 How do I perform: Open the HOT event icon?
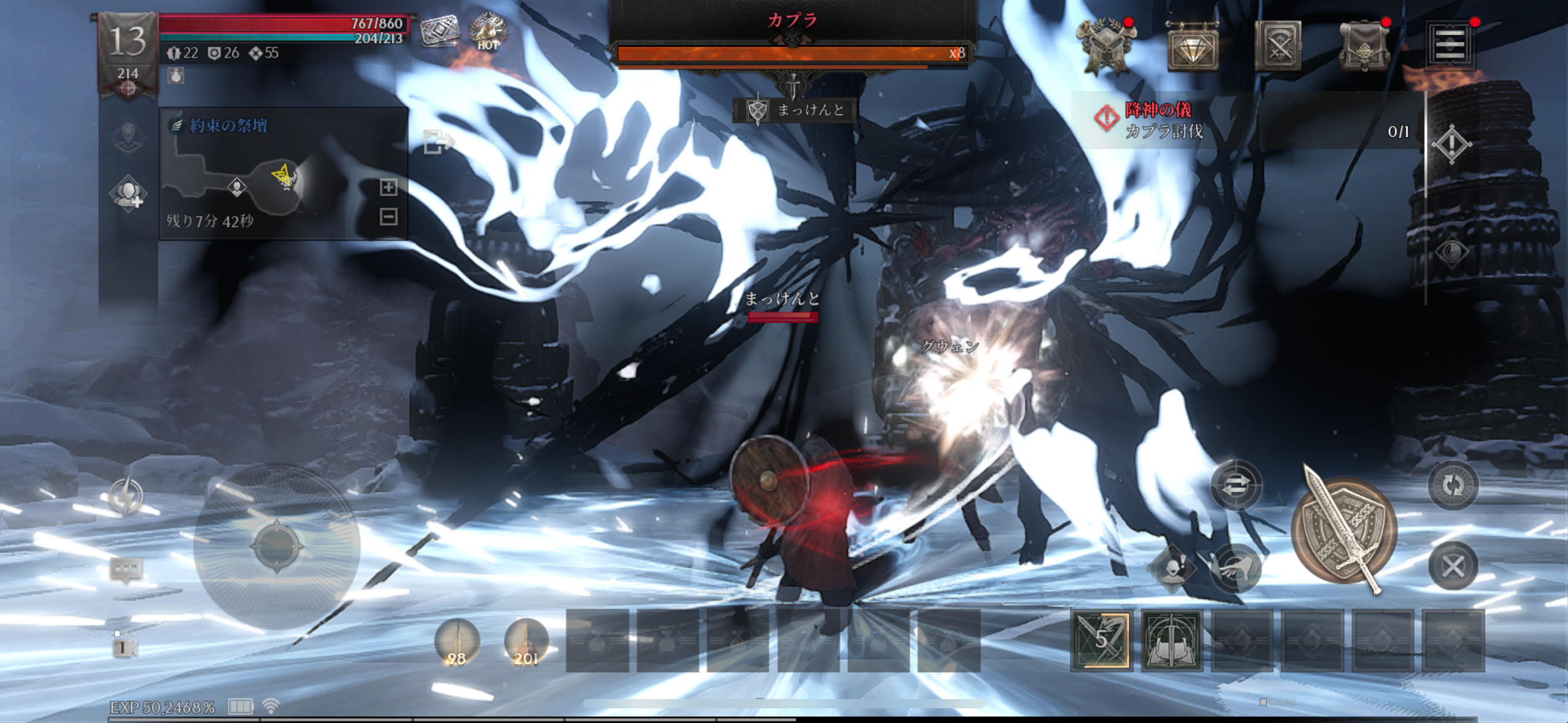click(488, 32)
